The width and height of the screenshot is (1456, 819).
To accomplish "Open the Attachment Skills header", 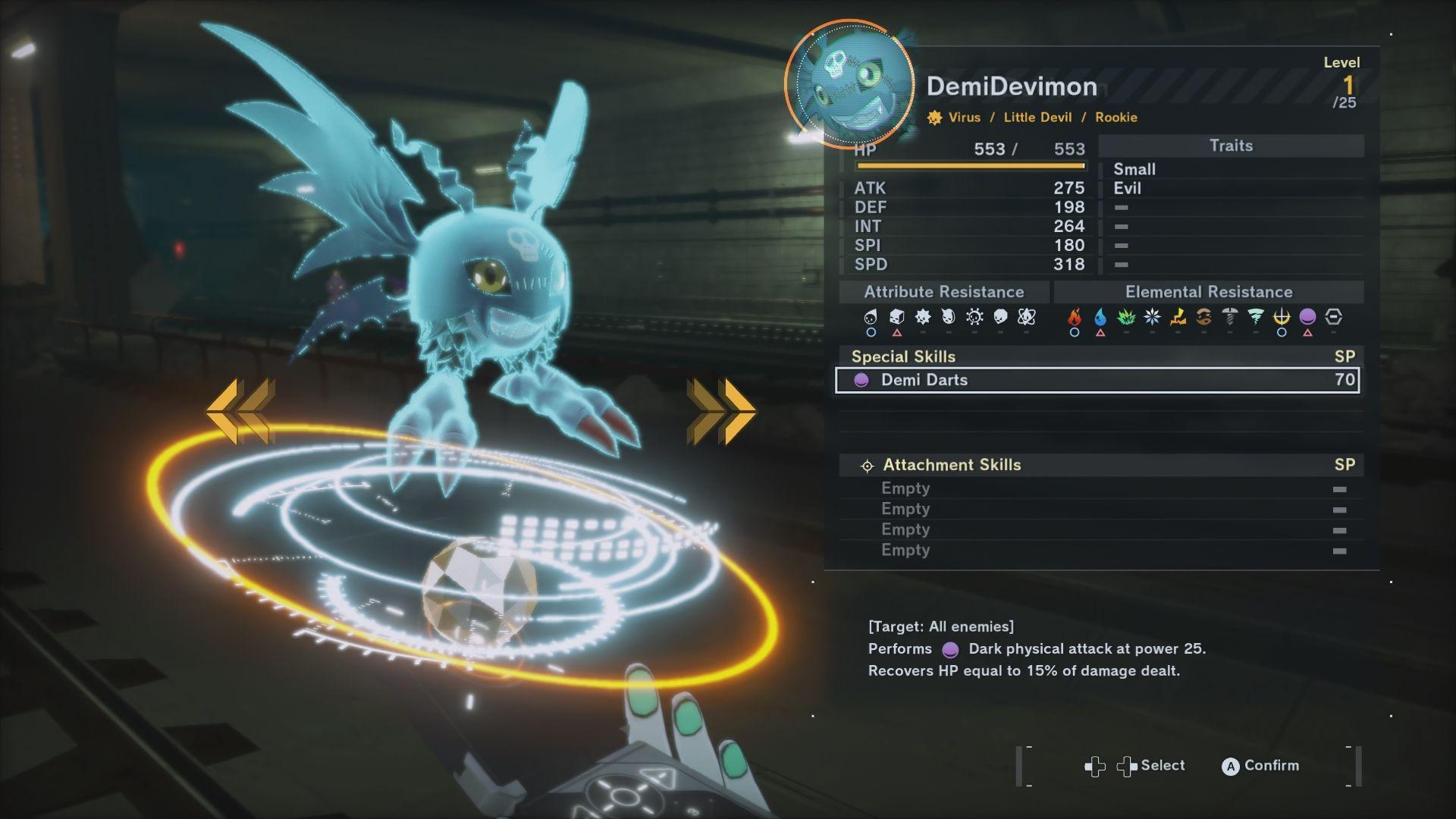I will [952, 465].
